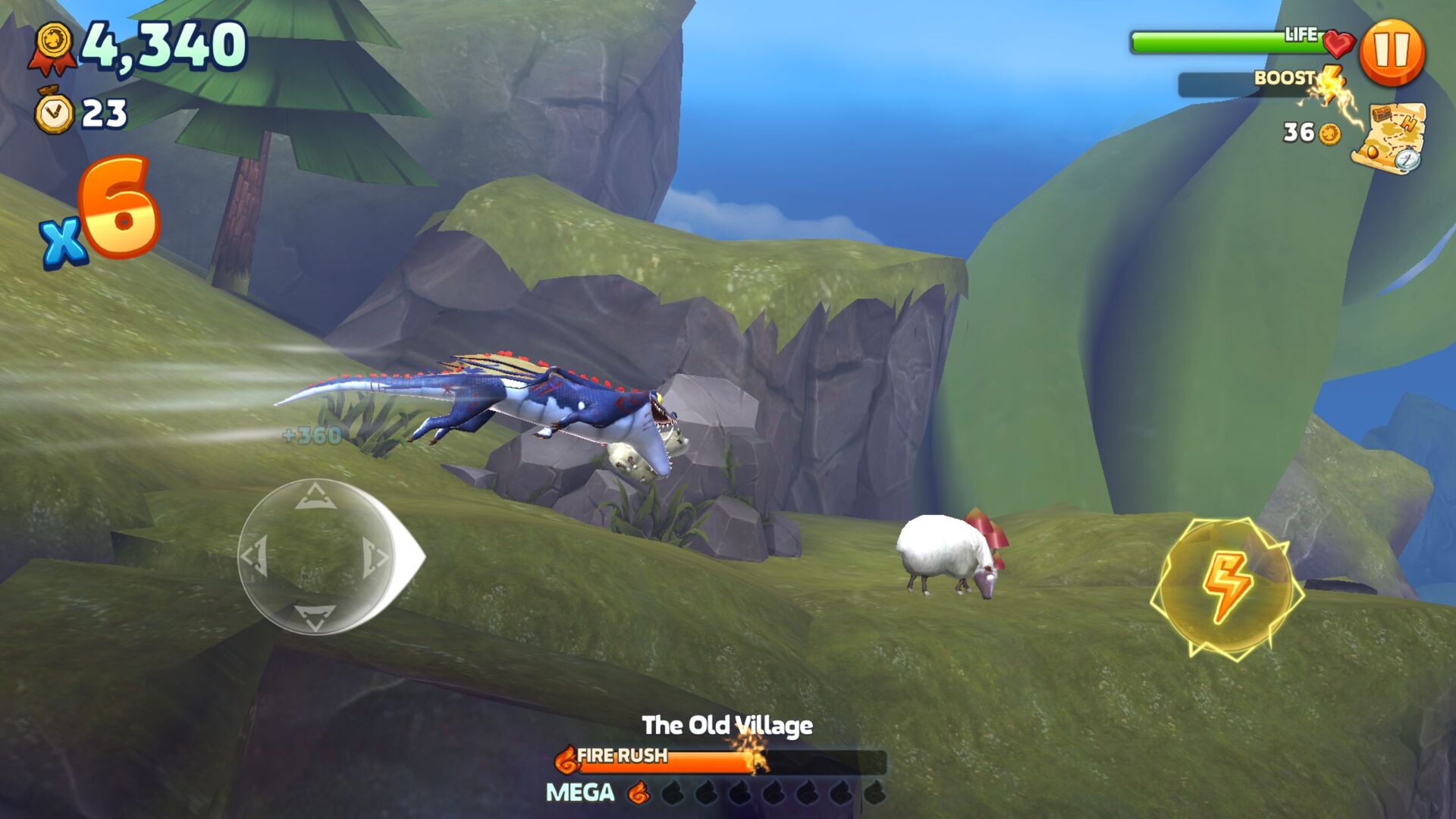The height and width of the screenshot is (819, 1456).
Task: Activate the lightning bolt boost button
Action: pyautogui.click(x=1226, y=587)
